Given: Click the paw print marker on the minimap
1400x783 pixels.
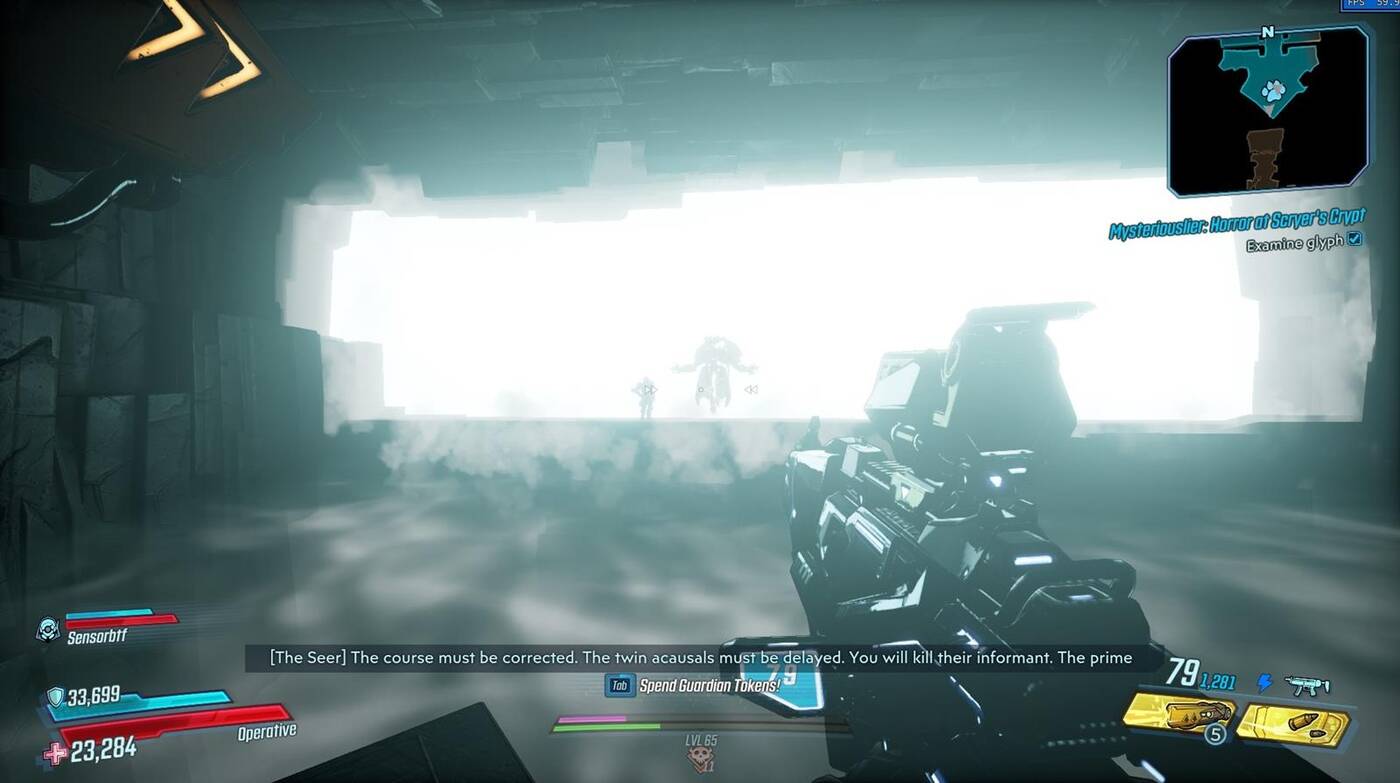Looking at the screenshot, I should click(1273, 92).
